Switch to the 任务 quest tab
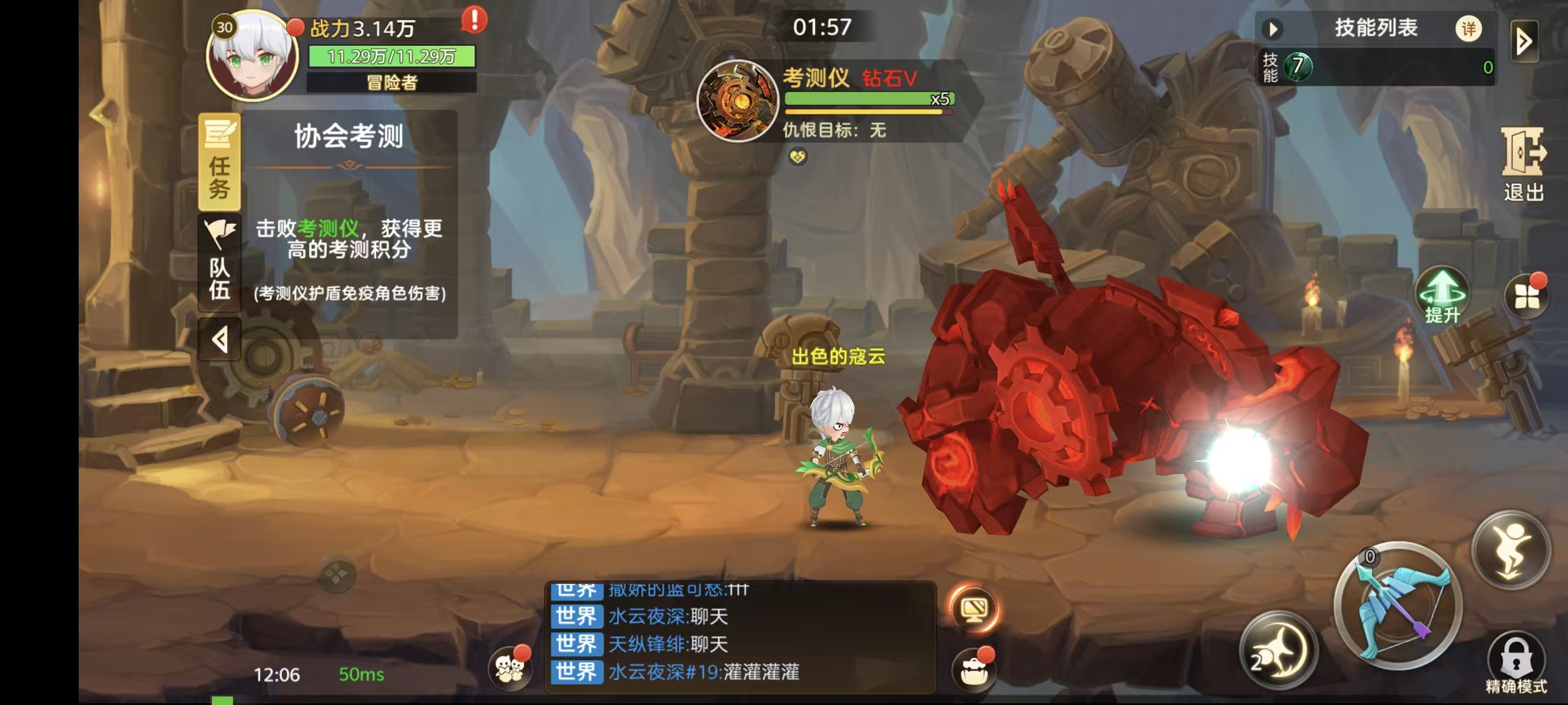 click(x=219, y=162)
